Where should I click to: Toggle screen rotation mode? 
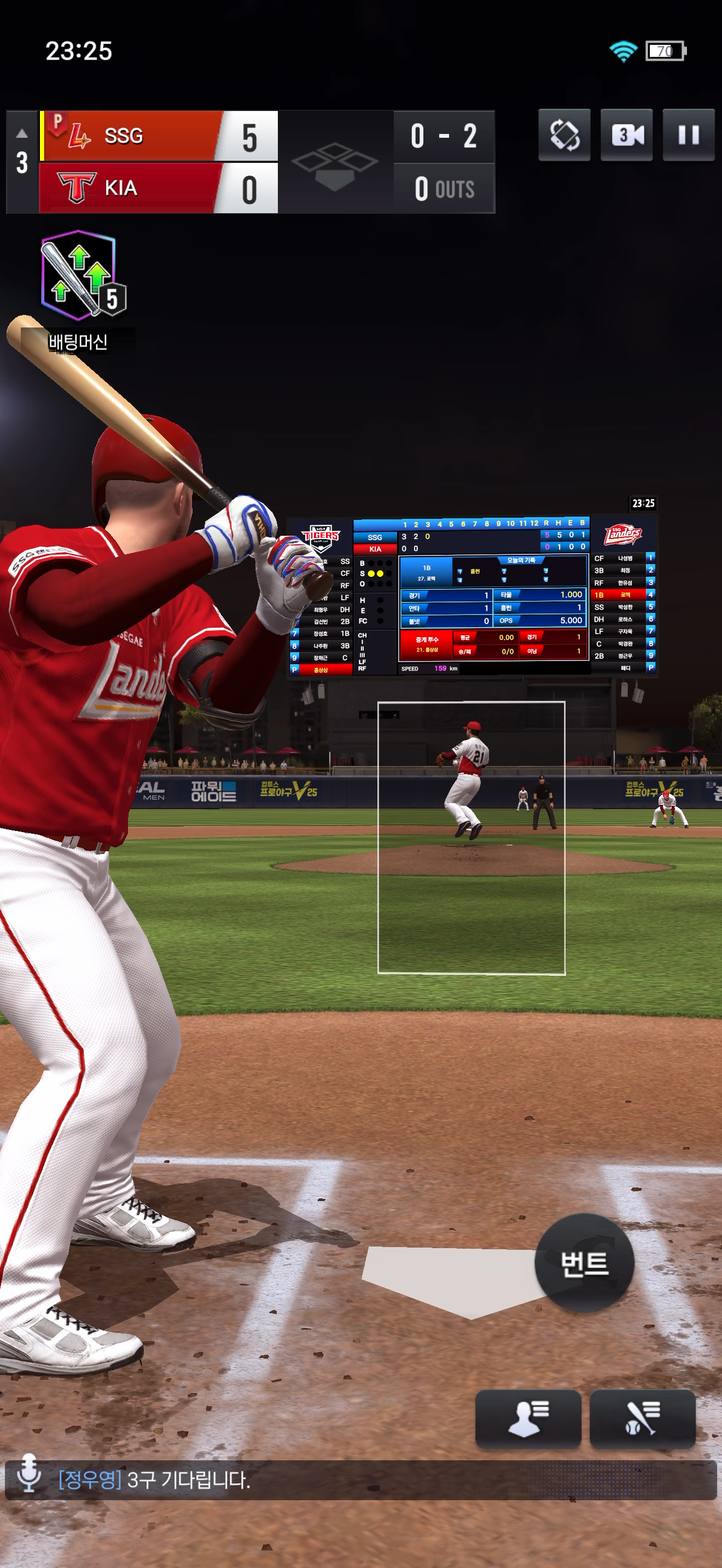(x=564, y=135)
